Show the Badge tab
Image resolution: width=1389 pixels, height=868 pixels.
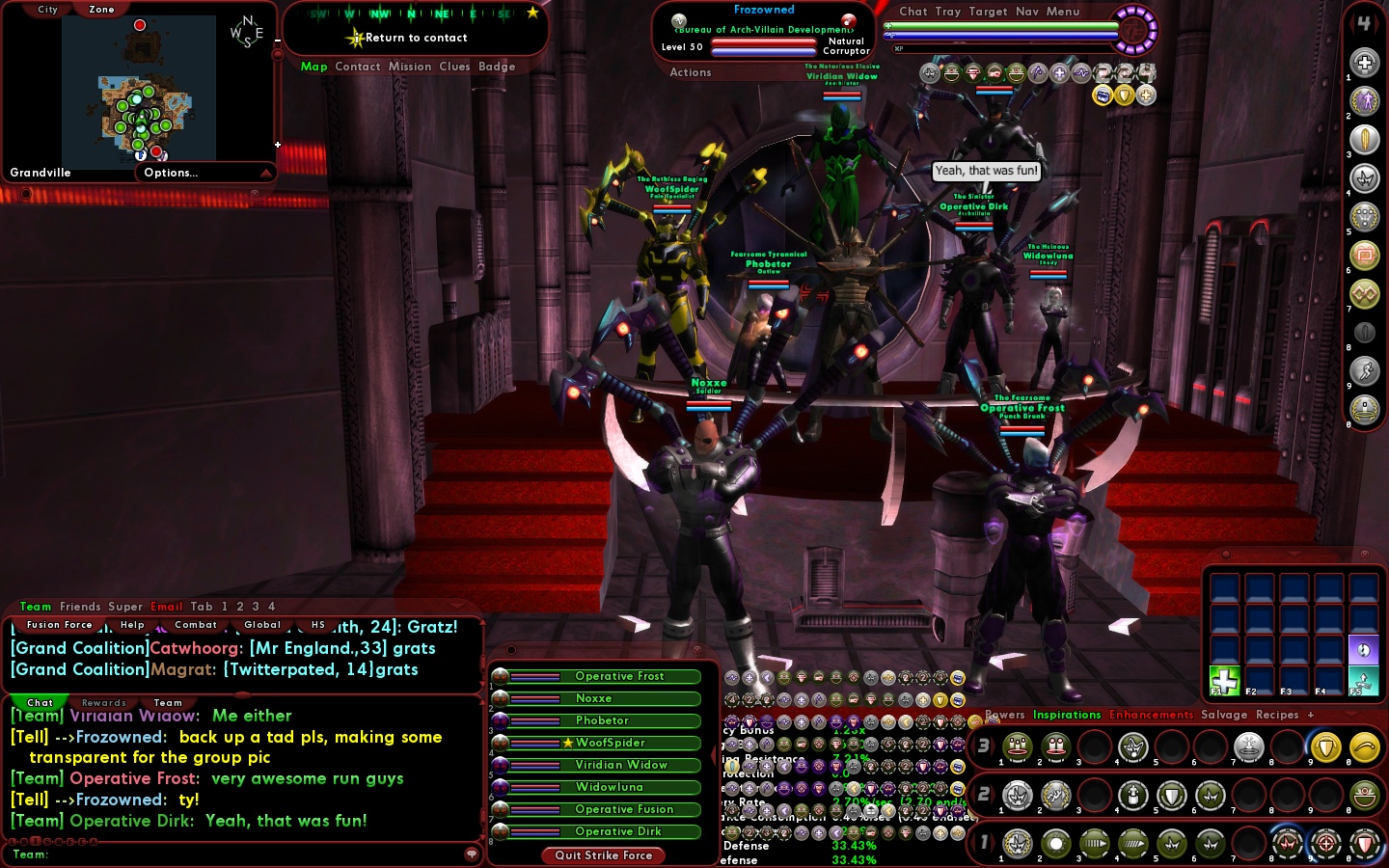pyautogui.click(x=497, y=67)
